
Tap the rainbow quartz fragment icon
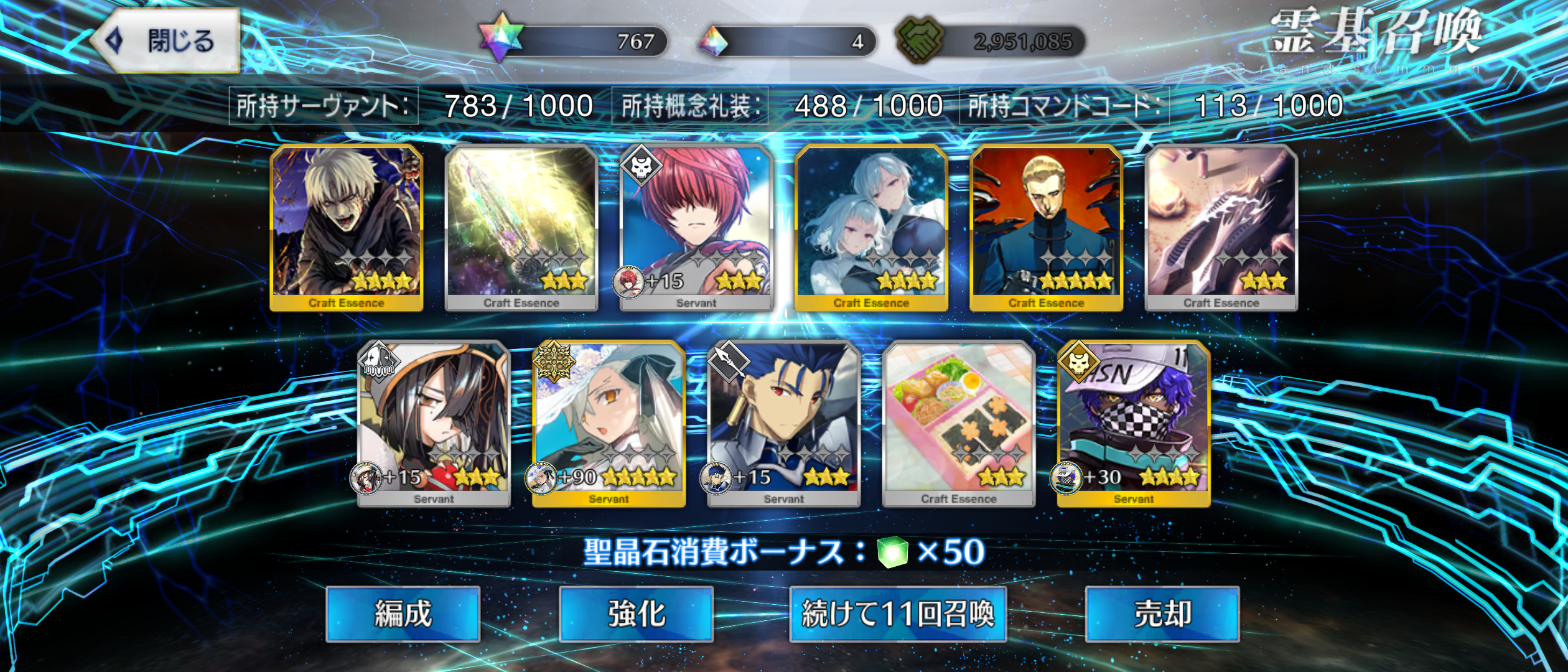713,41
